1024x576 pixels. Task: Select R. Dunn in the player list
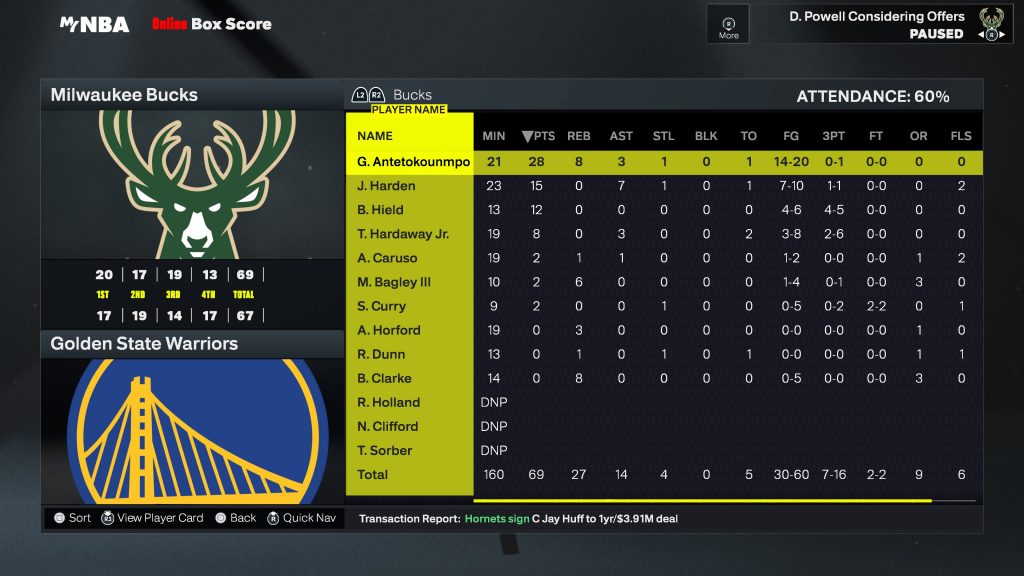click(381, 354)
